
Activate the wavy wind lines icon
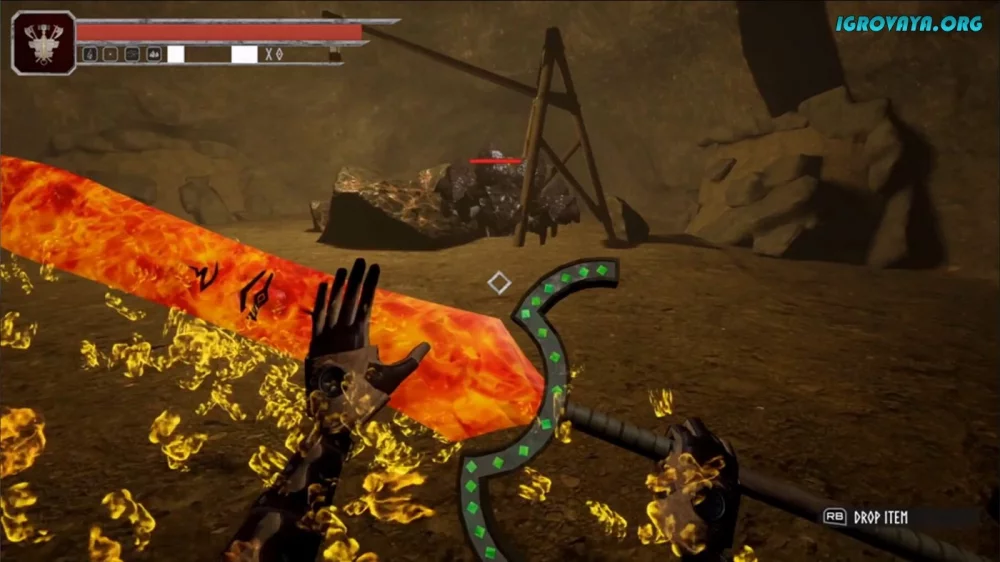click(x=132, y=54)
